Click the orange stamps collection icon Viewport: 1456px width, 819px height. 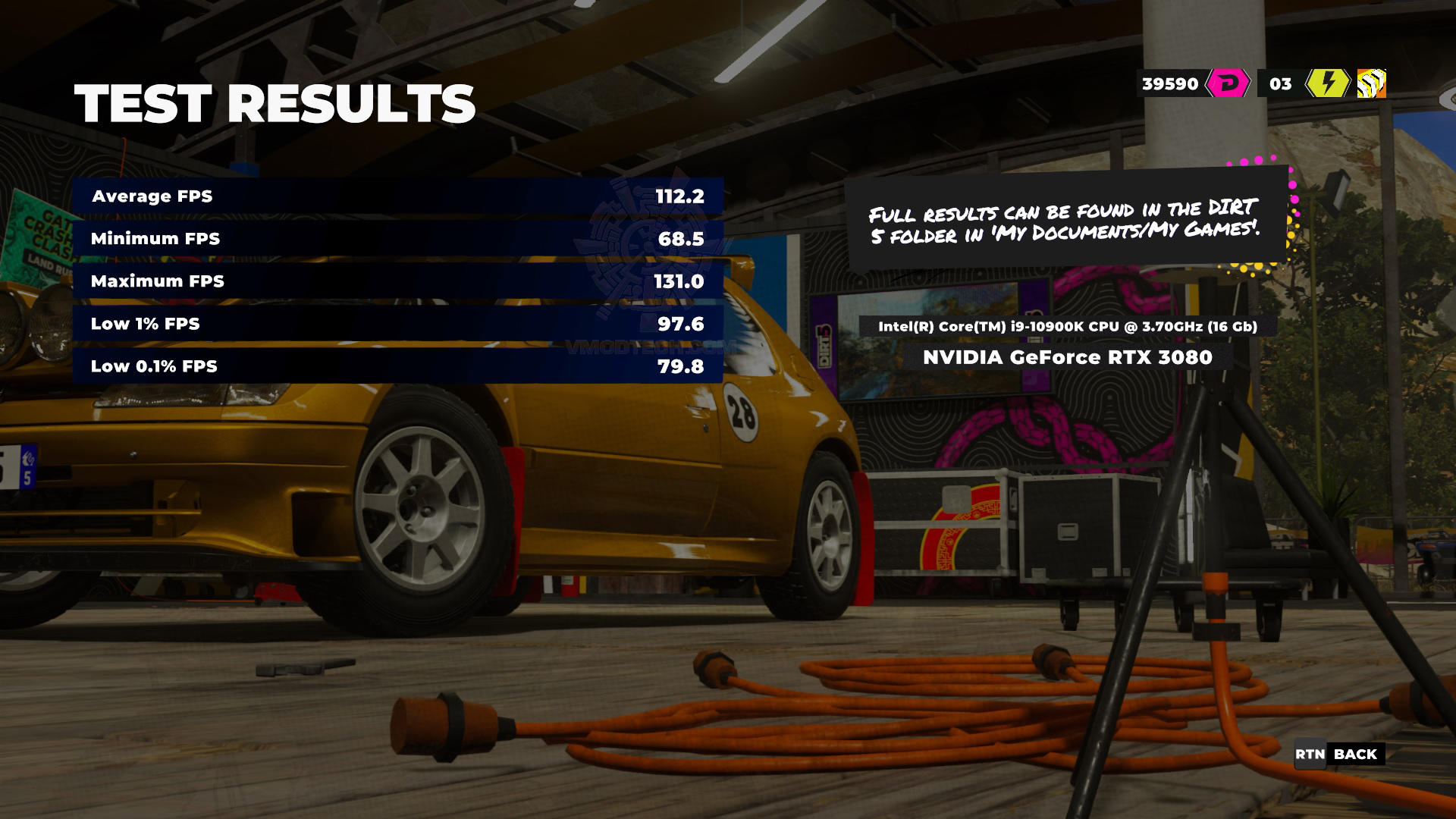1371,84
